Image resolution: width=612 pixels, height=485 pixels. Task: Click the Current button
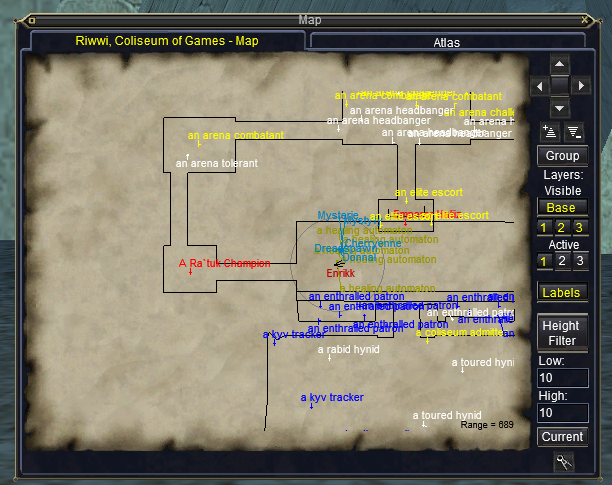coord(562,437)
